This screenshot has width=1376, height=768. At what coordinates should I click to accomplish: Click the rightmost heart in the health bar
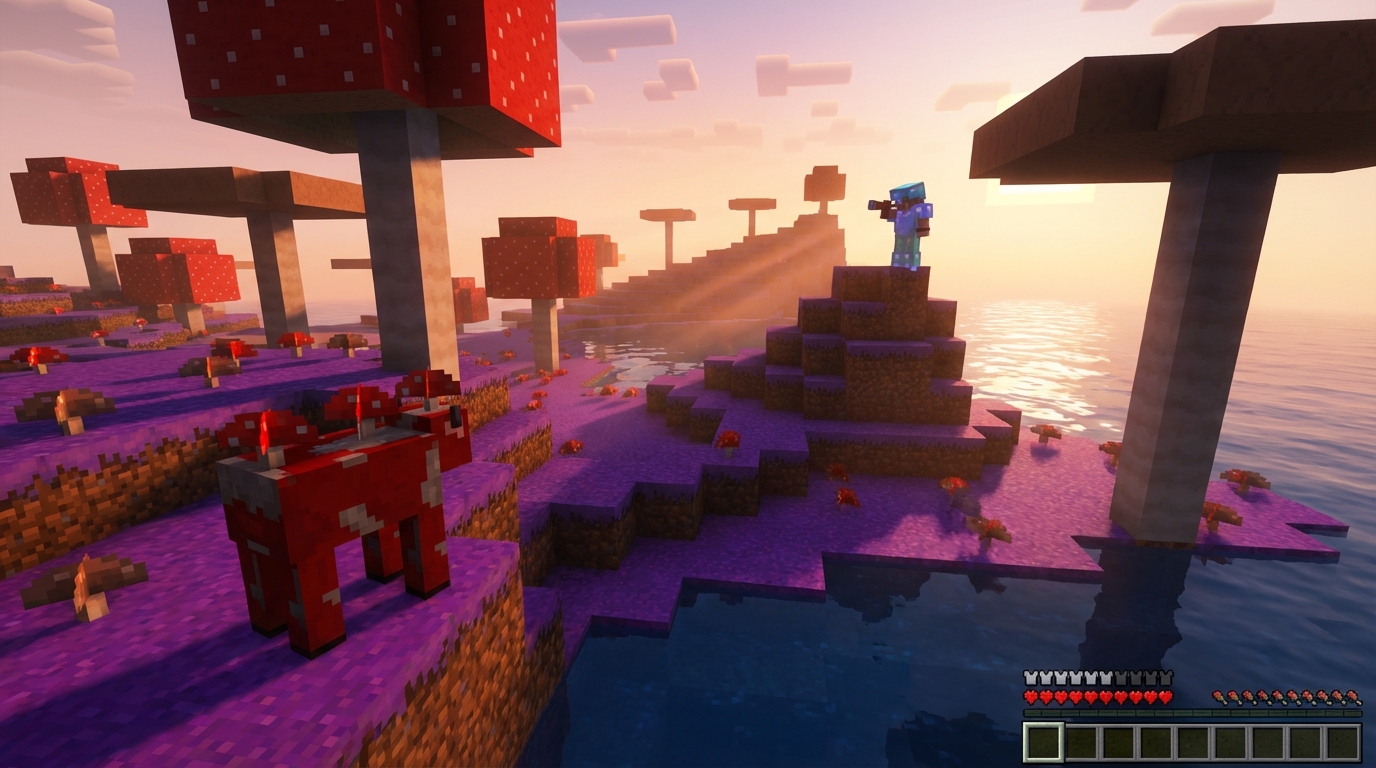(1165, 696)
